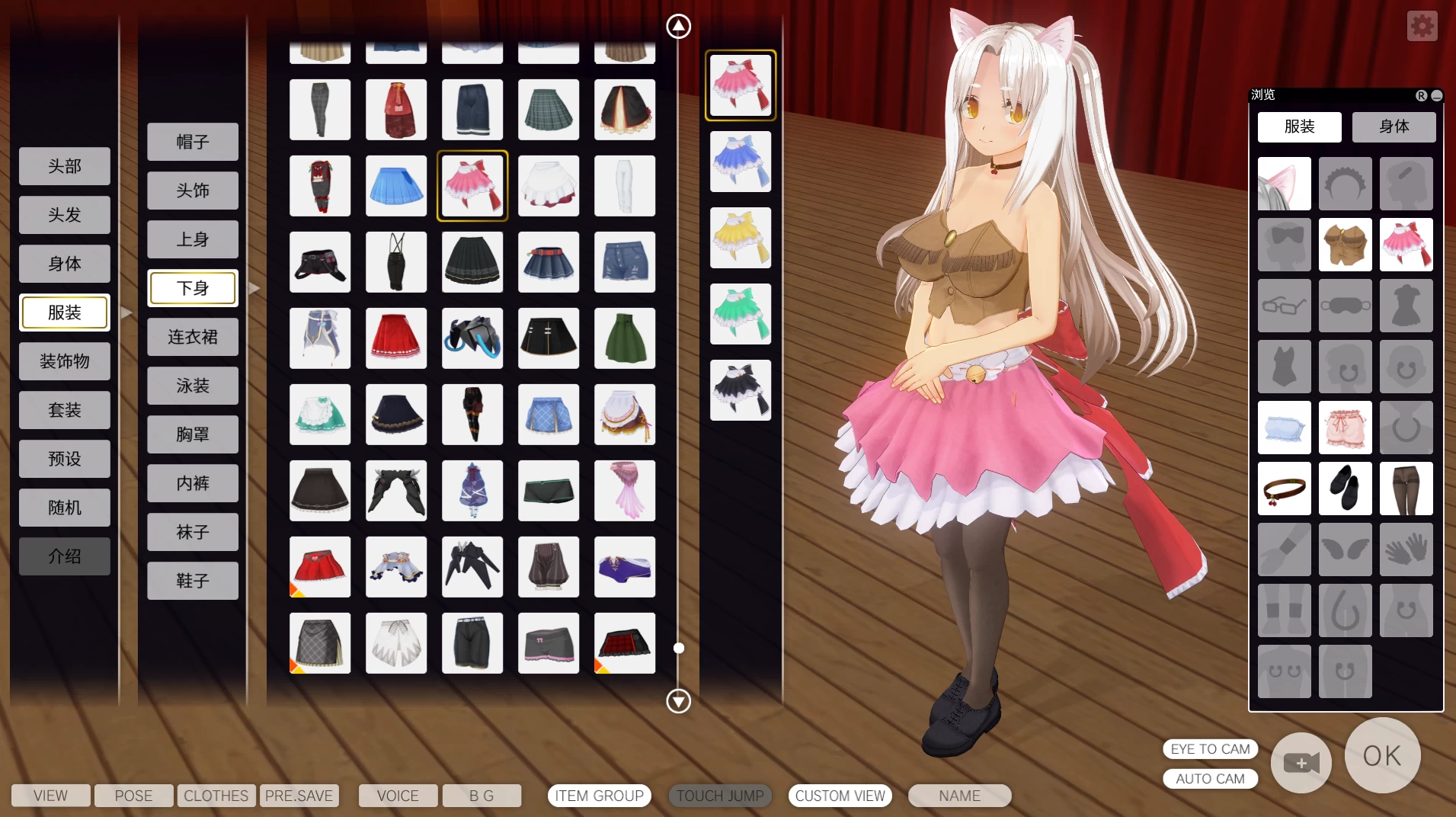
Task: Click 随机 to randomize the character
Action: coord(65,507)
